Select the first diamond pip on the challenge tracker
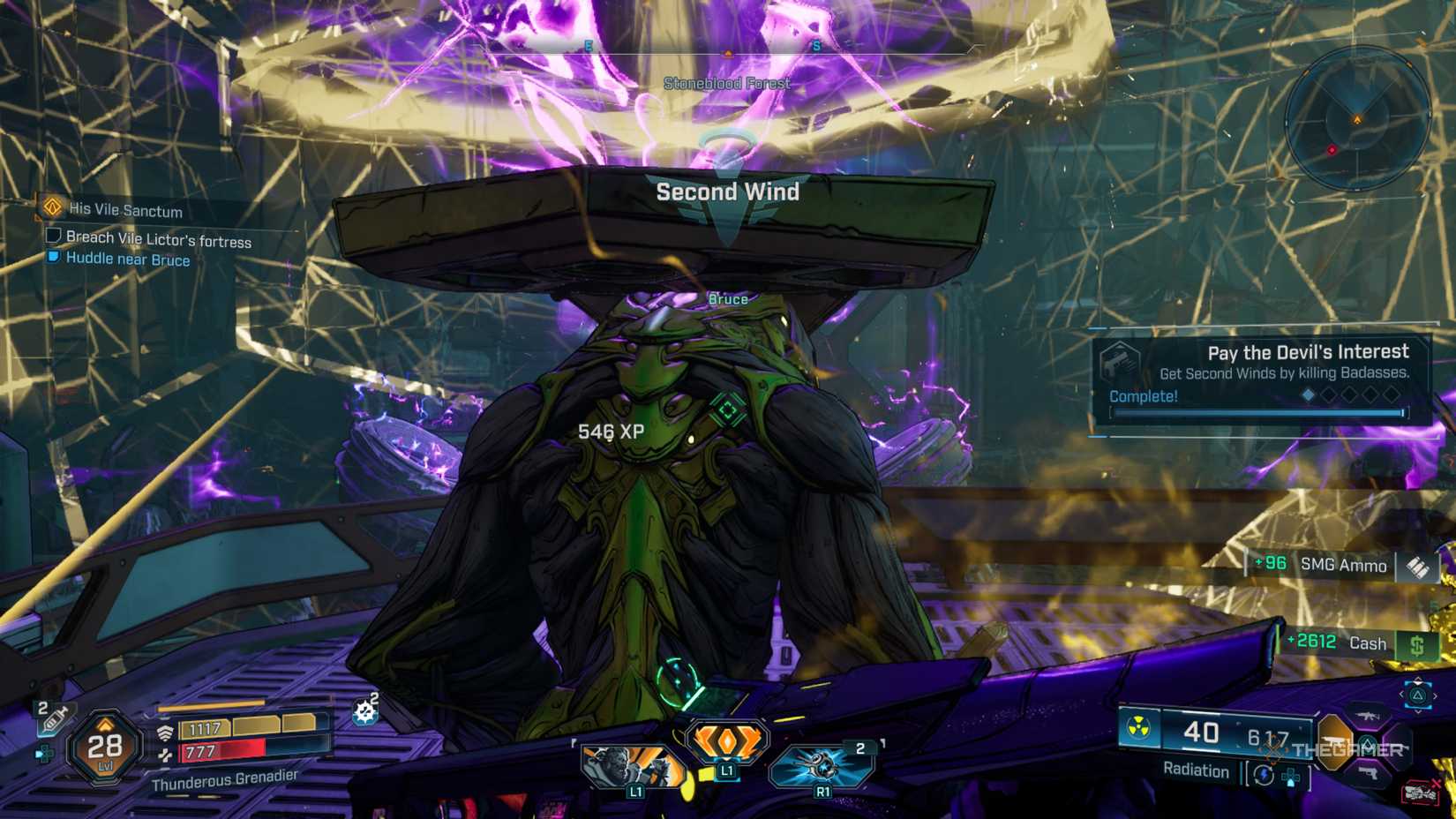 (x=1308, y=394)
